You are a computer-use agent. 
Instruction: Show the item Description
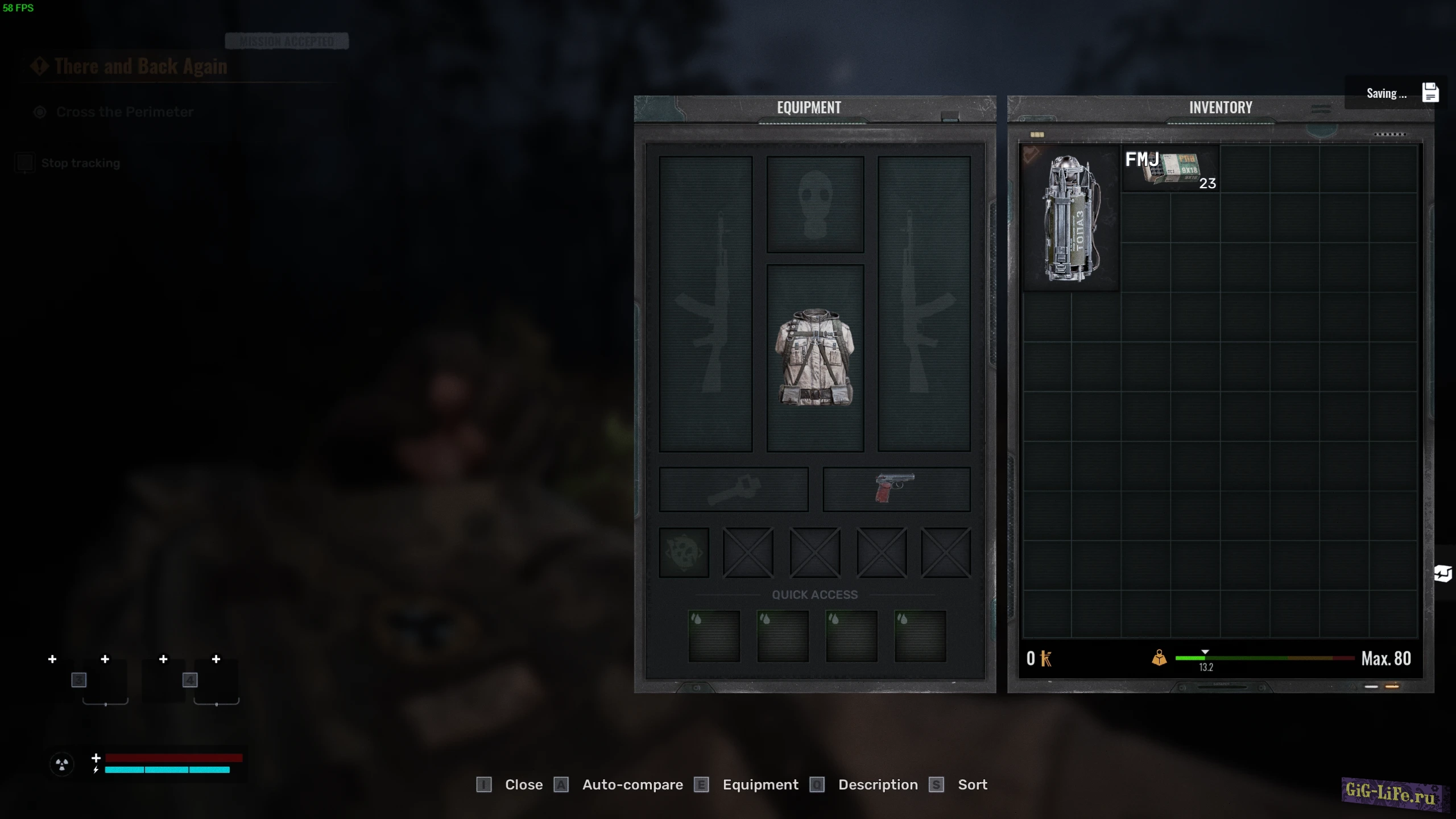click(877, 785)
